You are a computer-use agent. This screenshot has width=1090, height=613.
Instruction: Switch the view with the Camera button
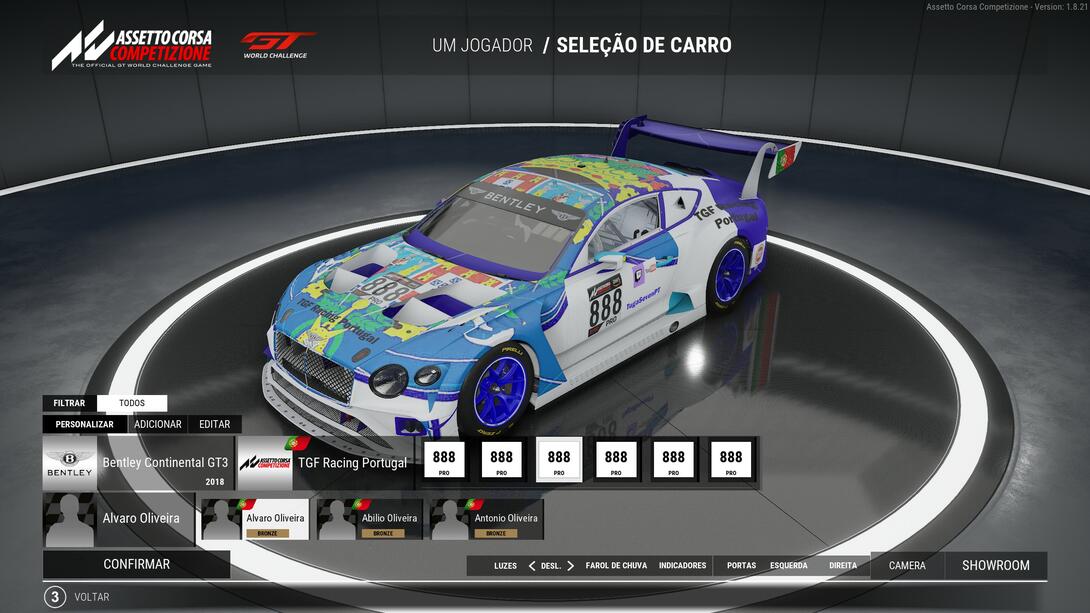(907, 566)
